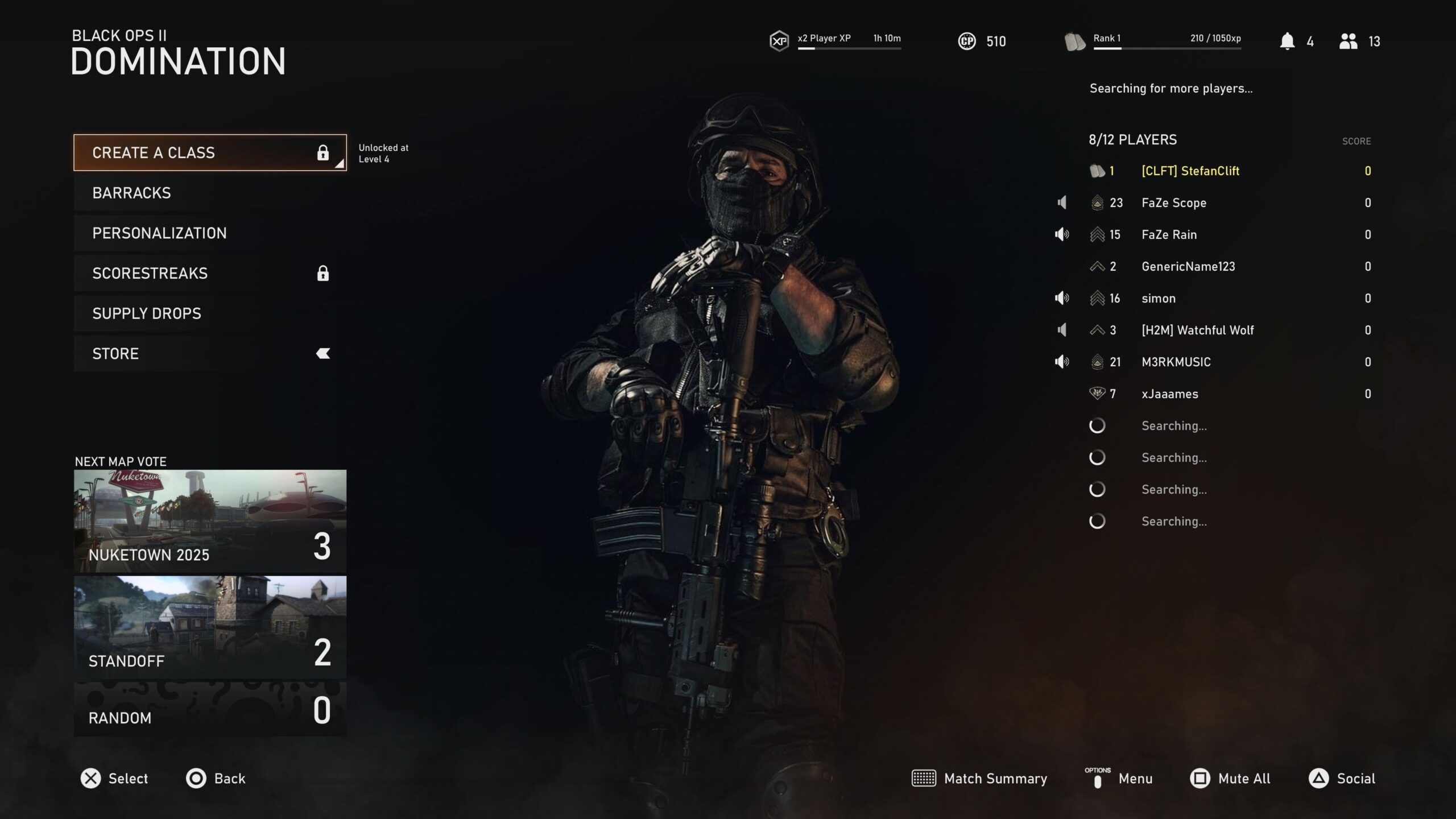Open the Supply Drops menu entry
1456x819 pixels.
147,313
